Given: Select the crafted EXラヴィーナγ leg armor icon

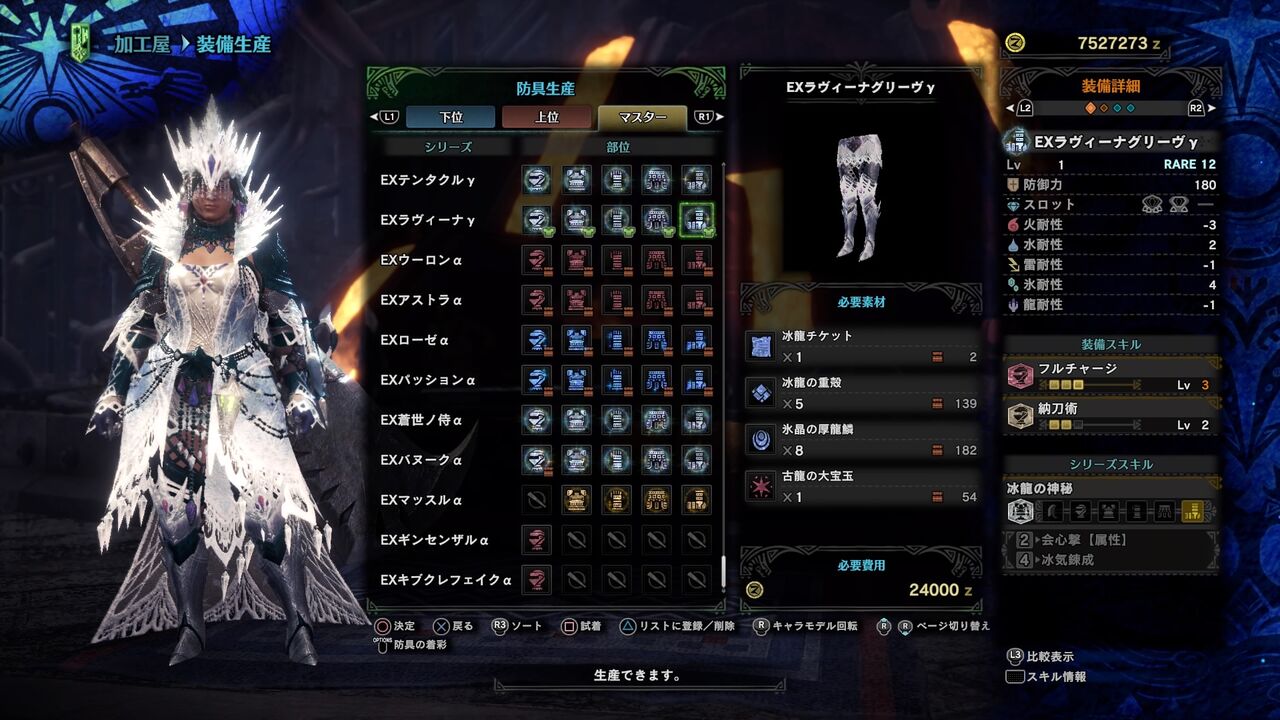Looking at the screenshot, I should (x=697, y=219).
